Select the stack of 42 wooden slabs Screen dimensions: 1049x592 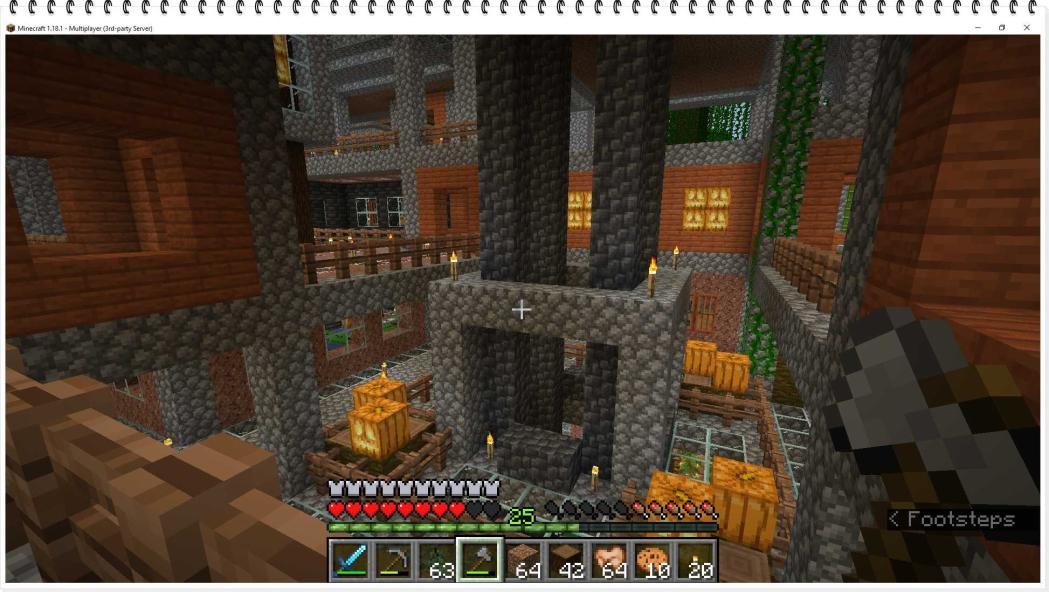(565, 561)
